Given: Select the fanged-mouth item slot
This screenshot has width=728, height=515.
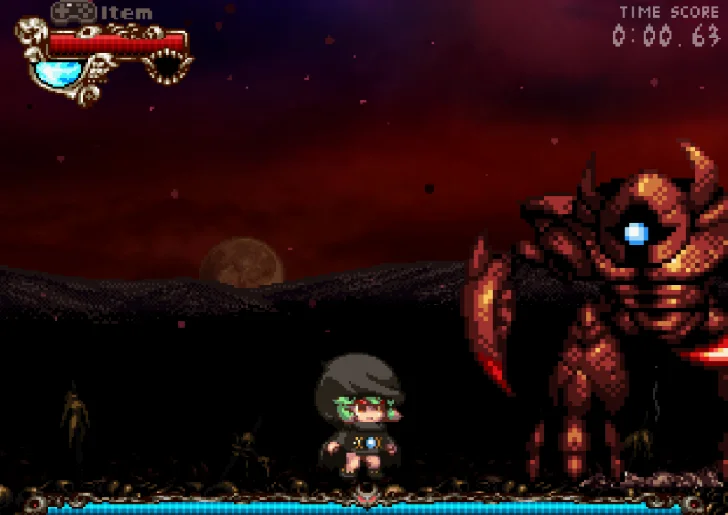Looking at the screenshot, I should click(x=167, y=67).
